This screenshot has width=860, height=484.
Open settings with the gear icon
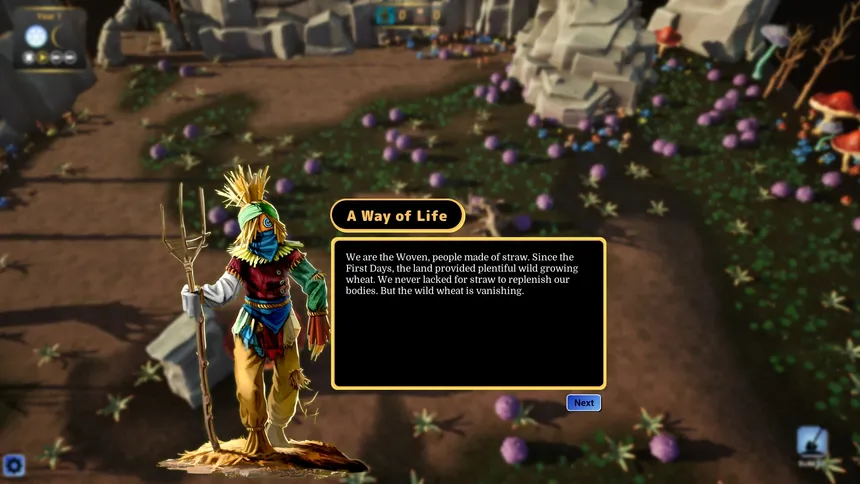pos(13,465)
